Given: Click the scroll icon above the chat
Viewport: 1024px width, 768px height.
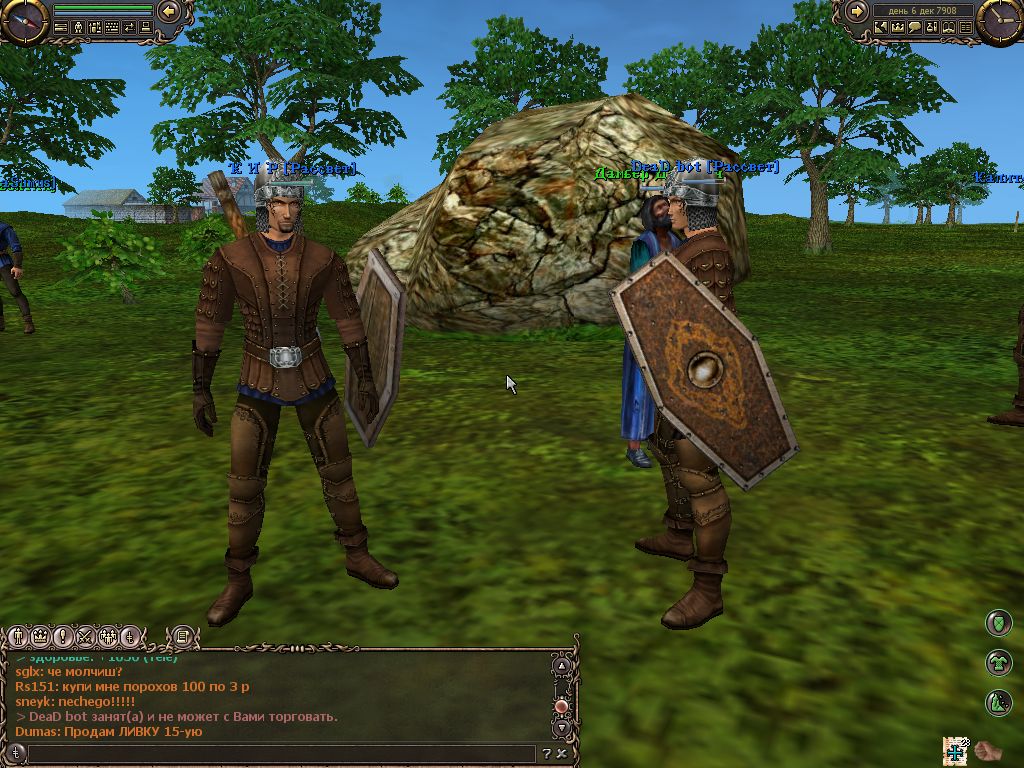Looking at the screenshot, I should (x=182, y=635).
